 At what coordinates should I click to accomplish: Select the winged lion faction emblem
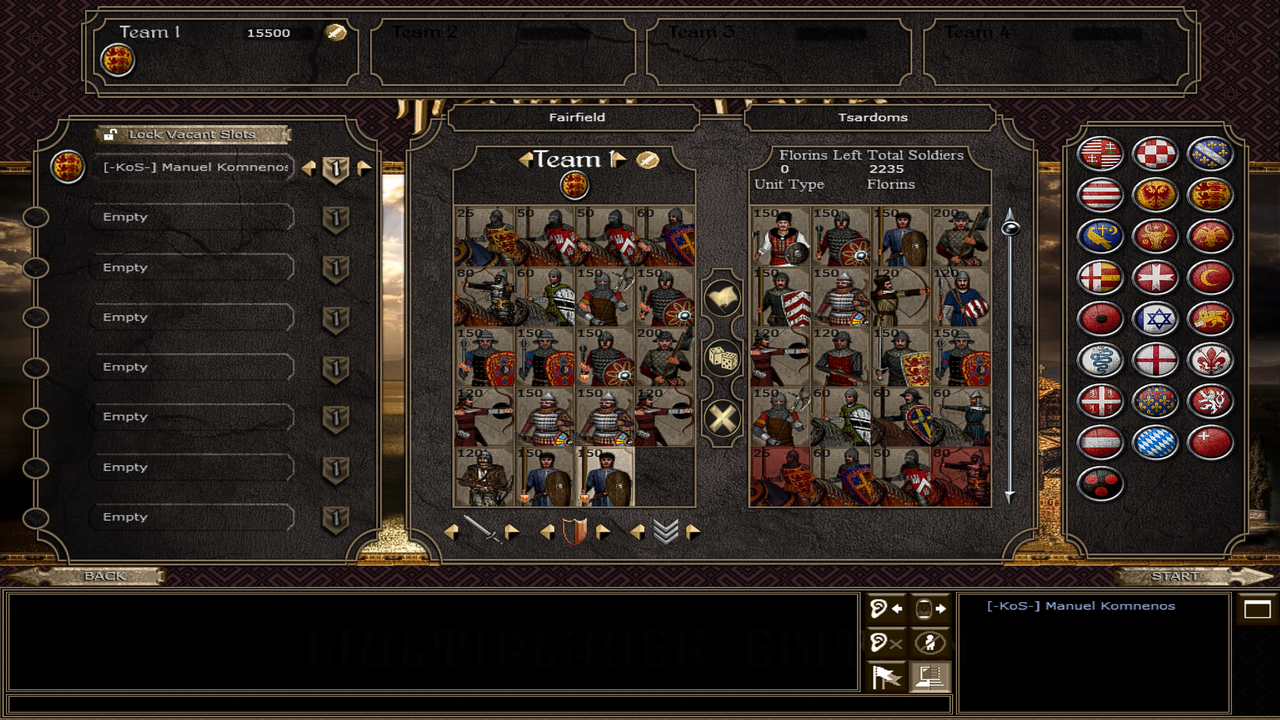pos(1210,319)
